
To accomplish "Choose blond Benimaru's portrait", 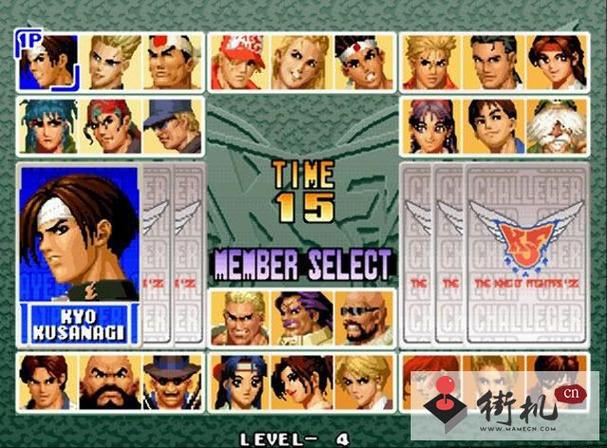I will click(113, 62).
